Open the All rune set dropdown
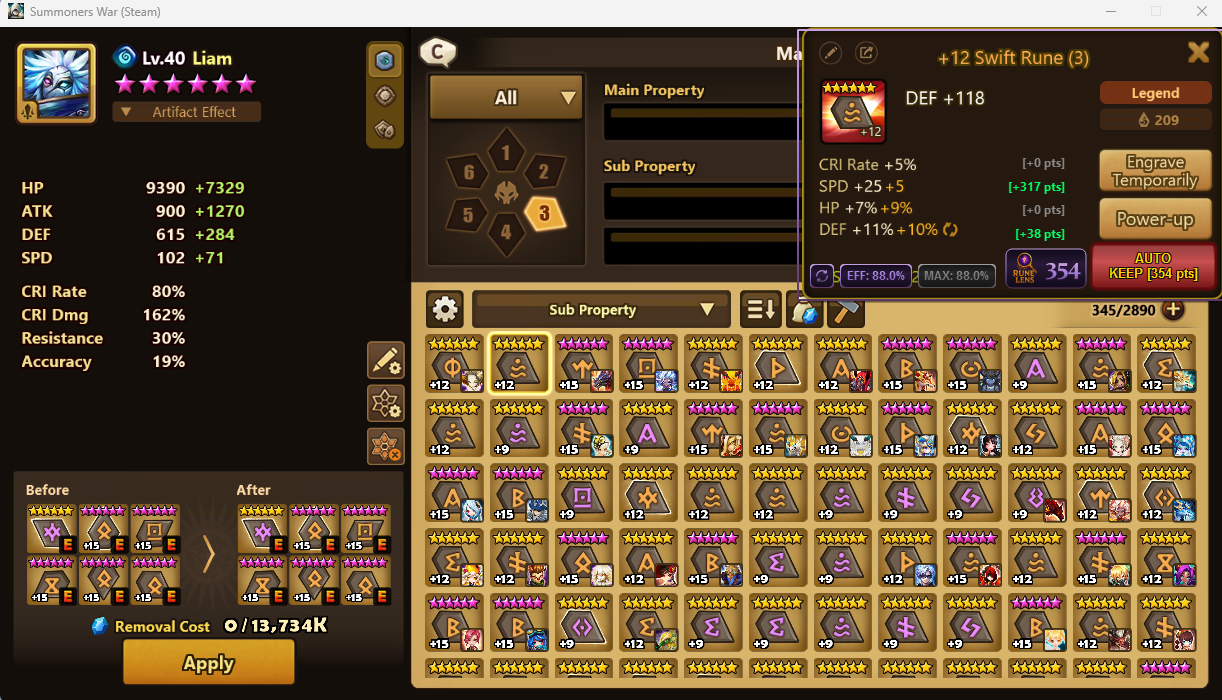 coord(506,98)
